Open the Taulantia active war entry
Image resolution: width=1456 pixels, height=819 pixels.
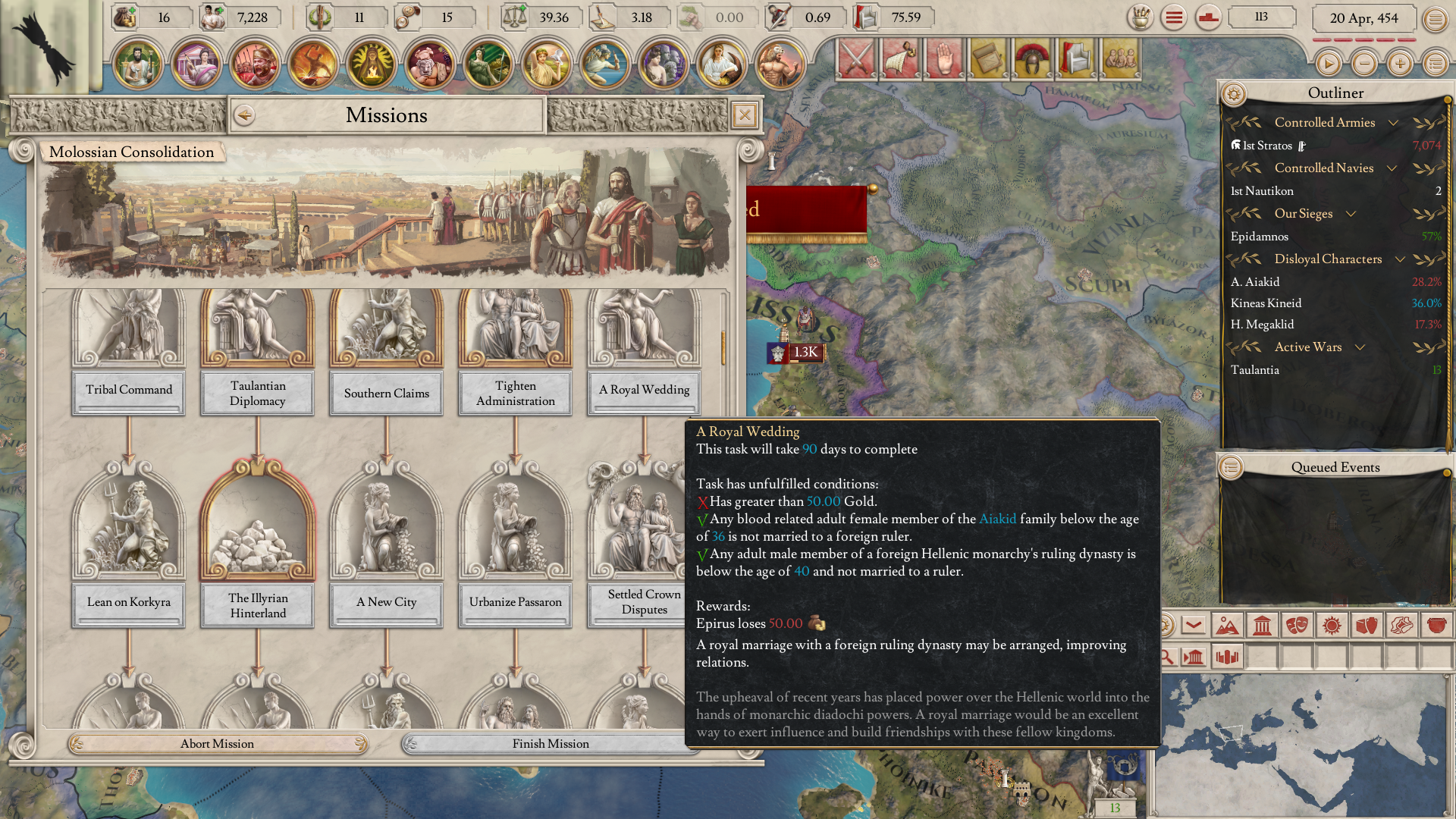pyautogui.click(x=1255, y=370)
